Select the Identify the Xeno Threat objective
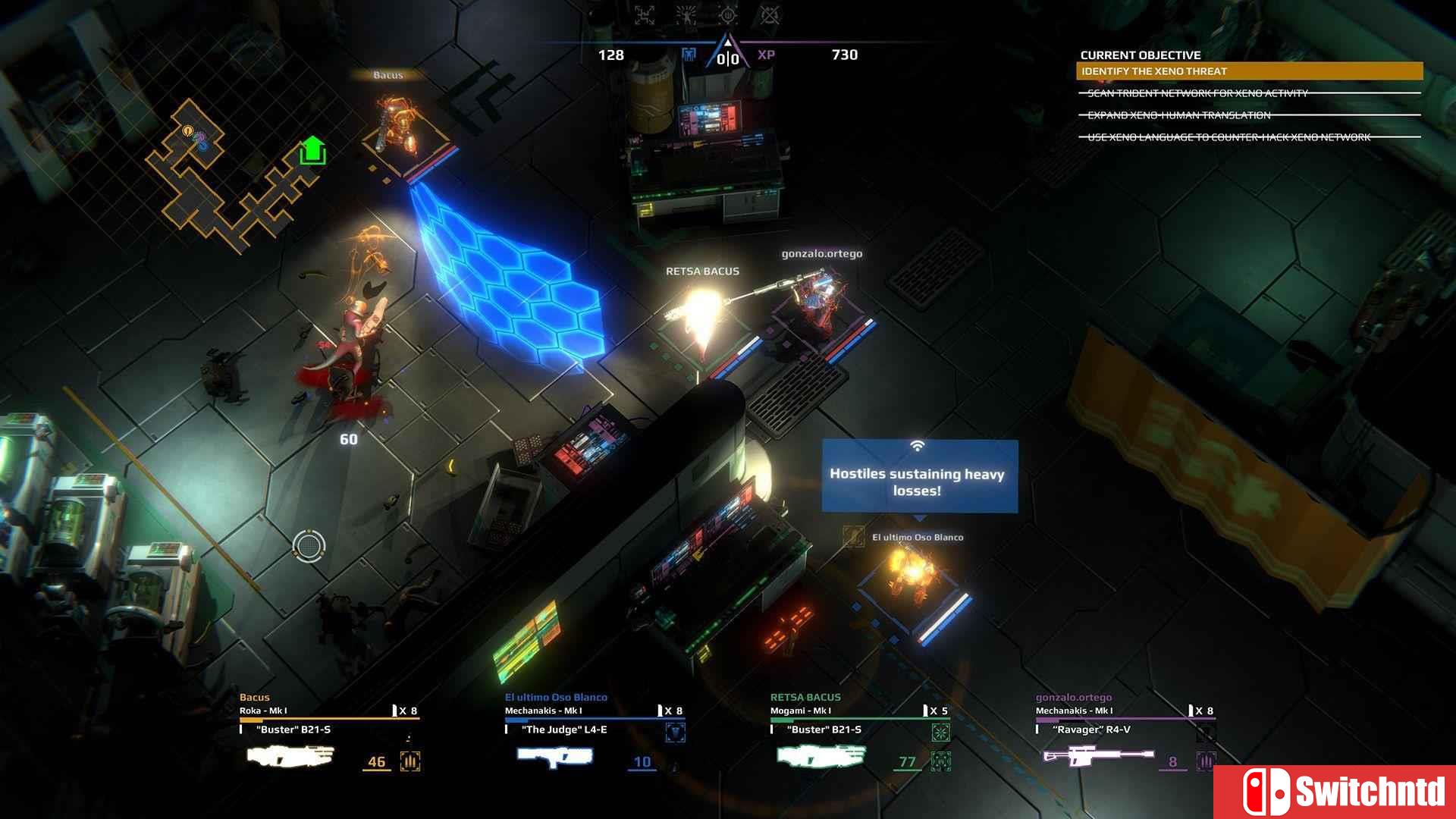The height and width of the screenshot is (819, 1456). pyautogui.click(x=1249, y=71)
